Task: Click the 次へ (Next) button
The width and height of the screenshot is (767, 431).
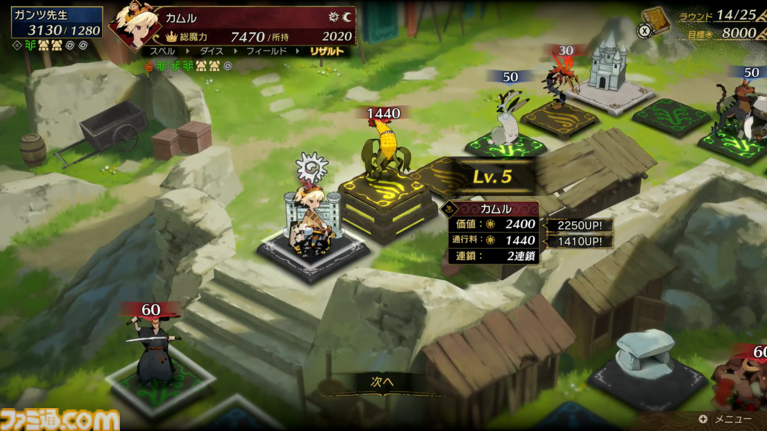Action: tap(383, 381)
